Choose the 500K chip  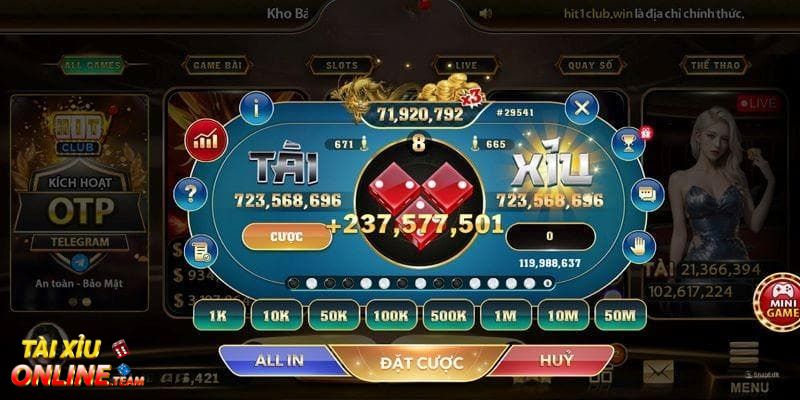(450, 315)
